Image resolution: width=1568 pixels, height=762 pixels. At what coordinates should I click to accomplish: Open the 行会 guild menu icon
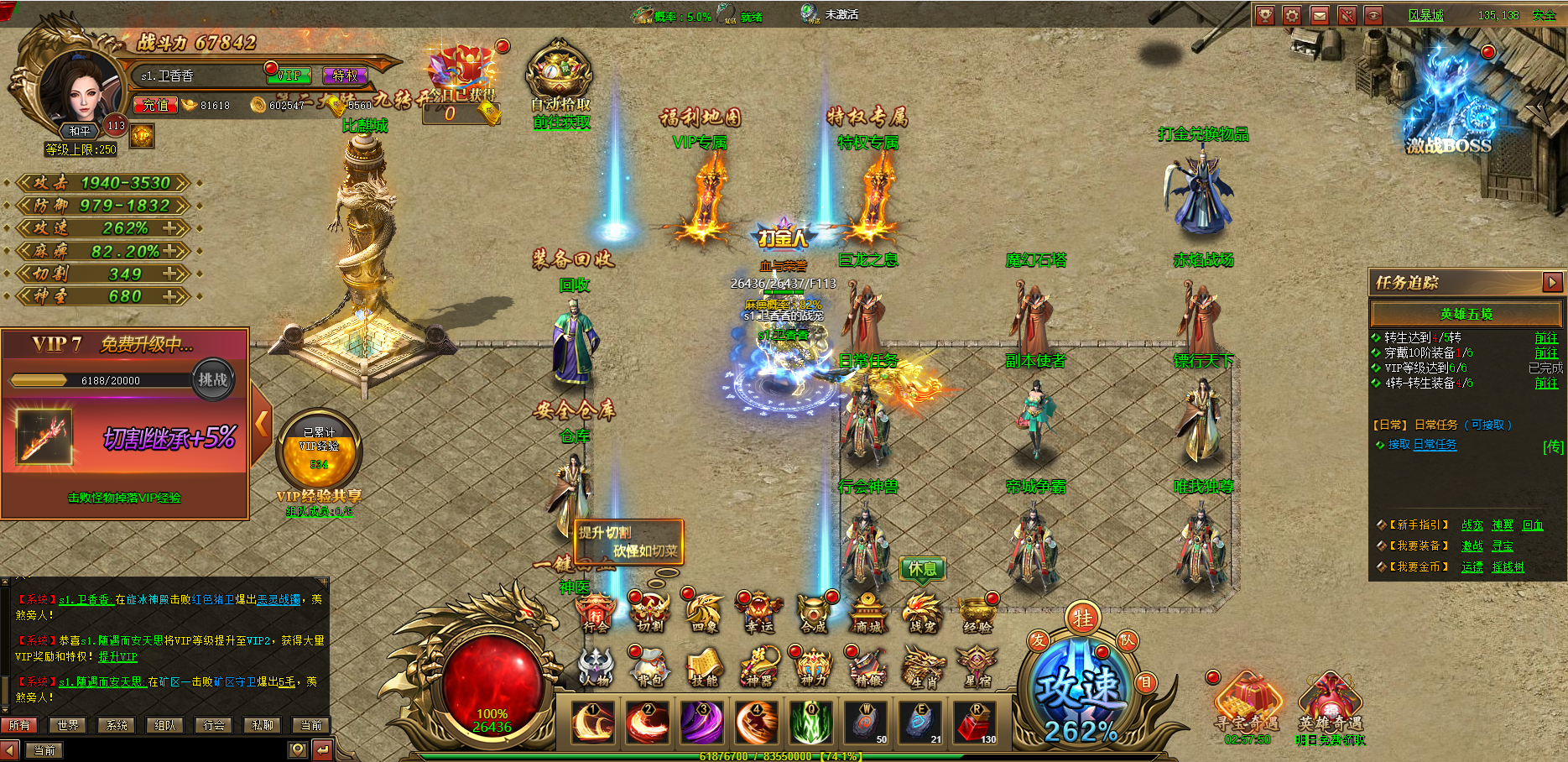coord(596,614)
